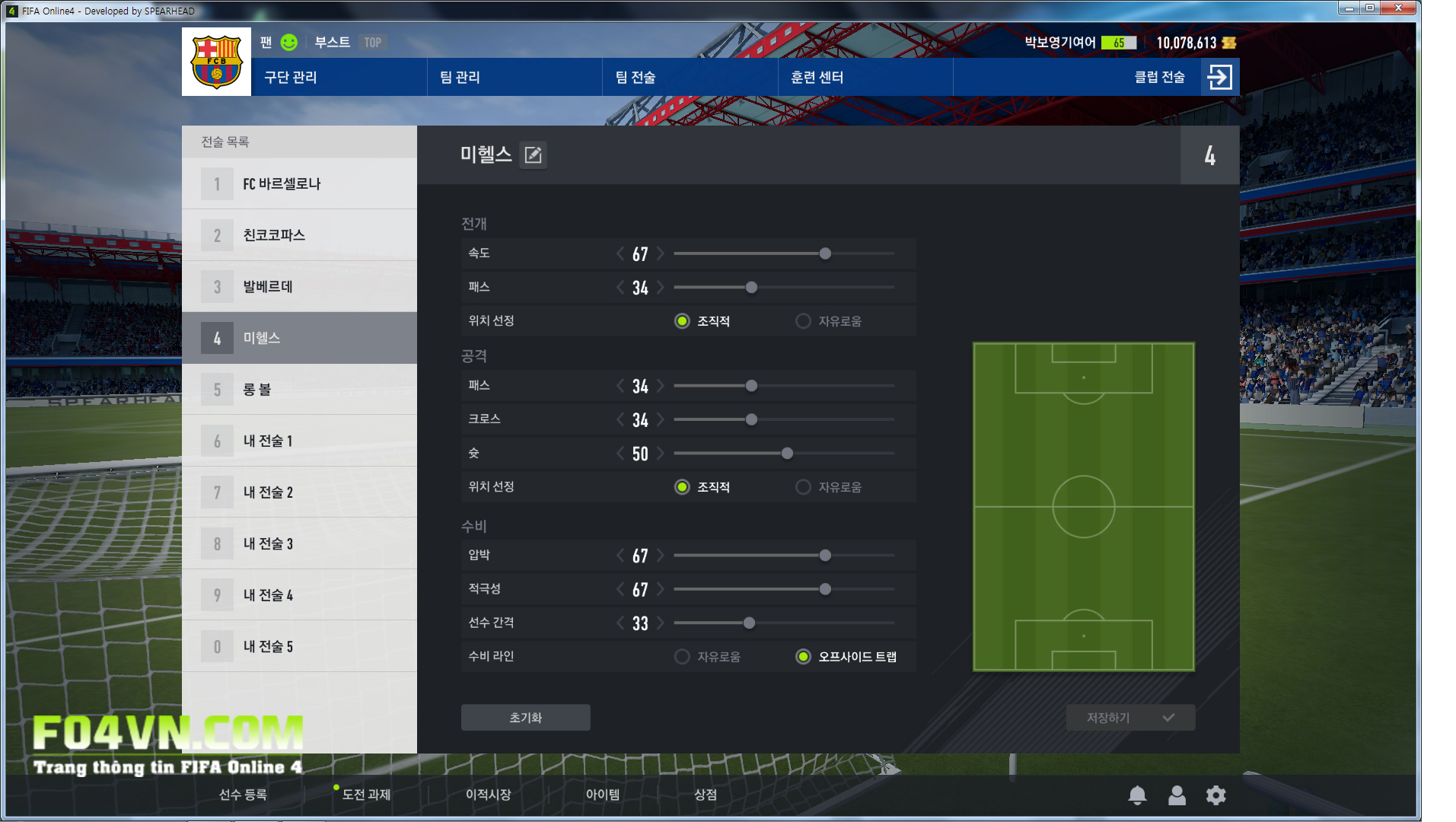Increase the 속도 value with right arrow
This screenshot has height=822, width=1456.
[x=661, y=253]
